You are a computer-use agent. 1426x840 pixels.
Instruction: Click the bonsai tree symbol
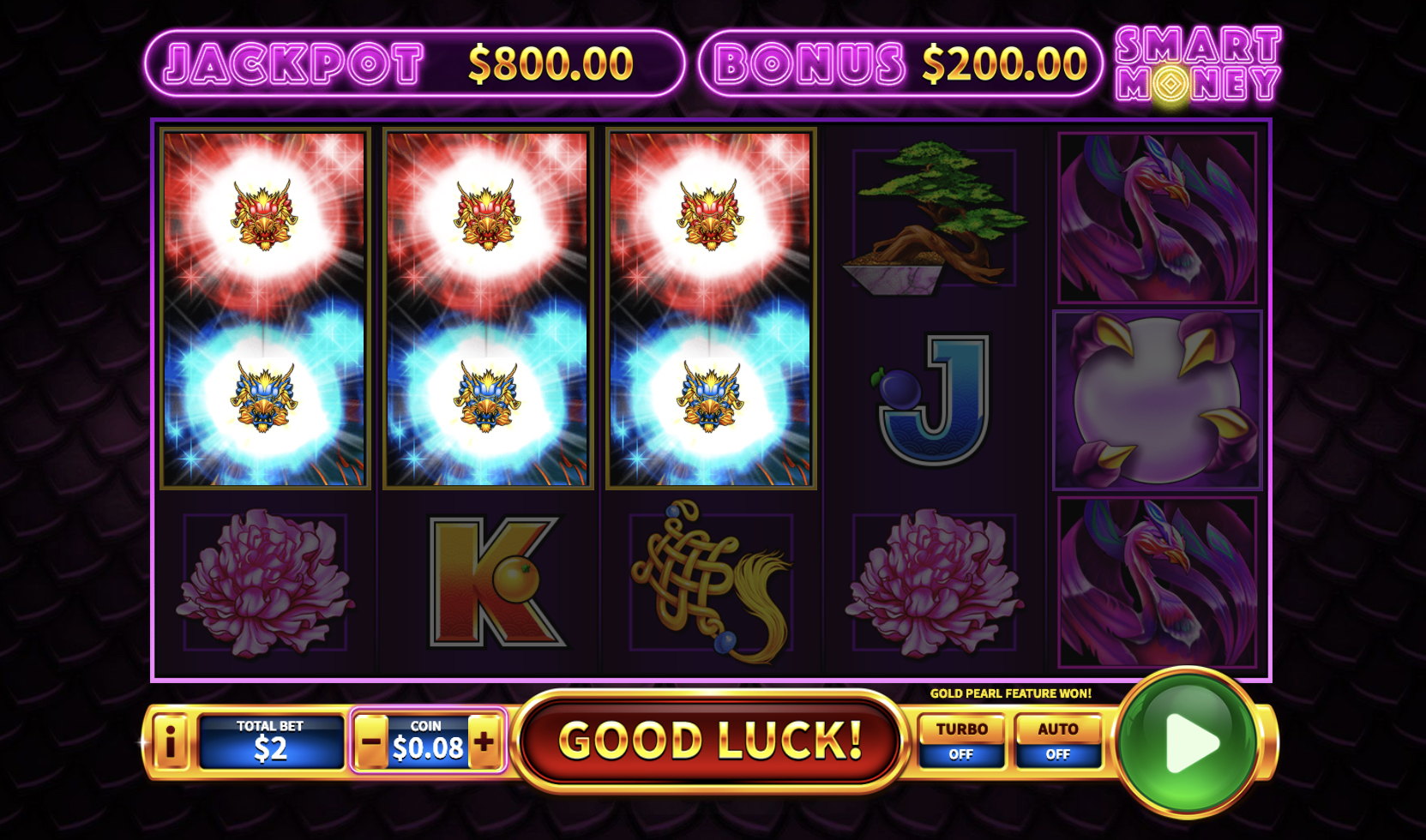pyautogui.click(x=931, y=214)
